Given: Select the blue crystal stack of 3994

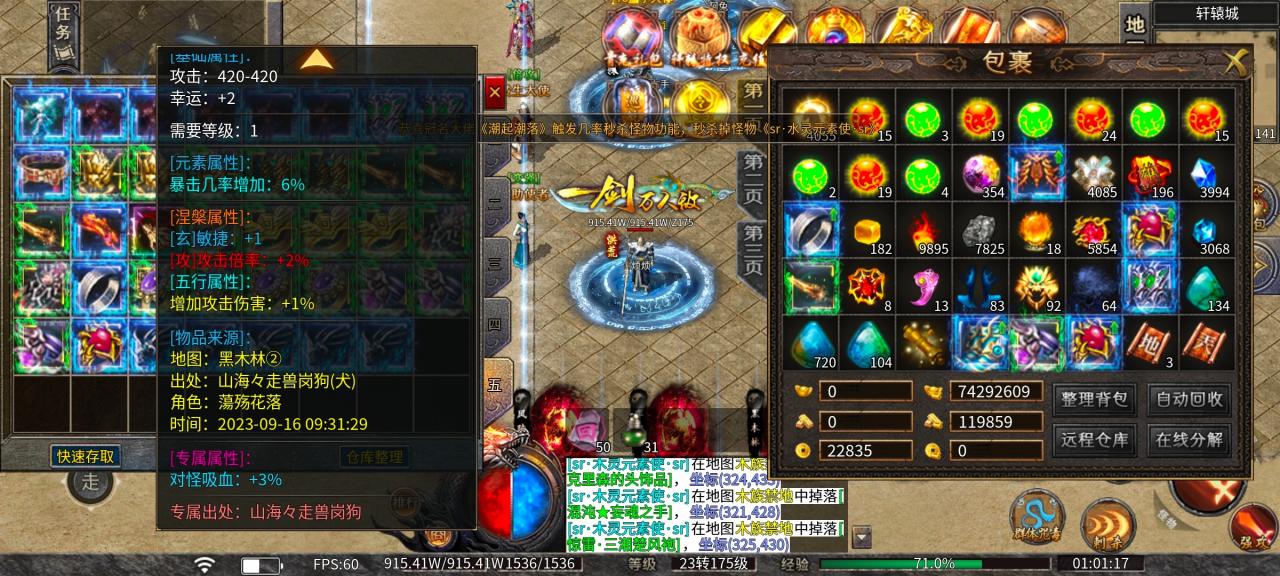Looking at the screenshot, I should (1207, 174).
